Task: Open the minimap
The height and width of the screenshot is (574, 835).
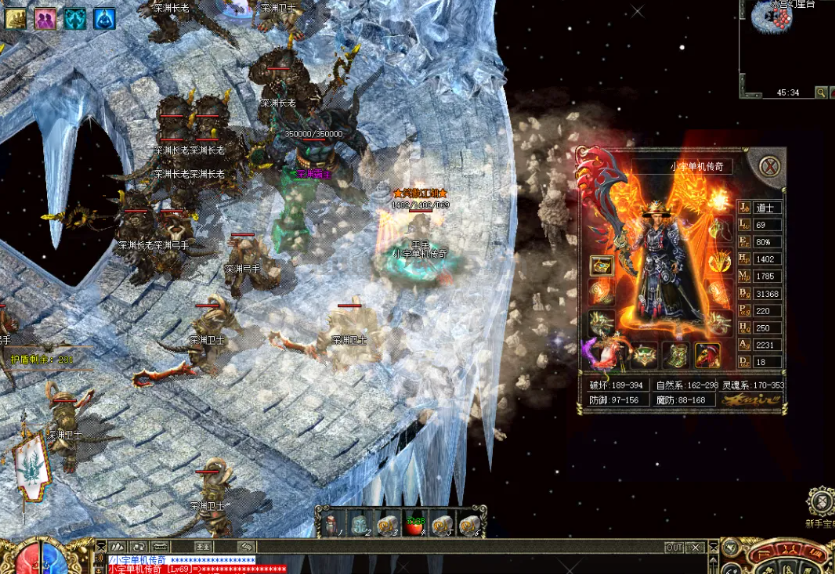Action: 787,45
